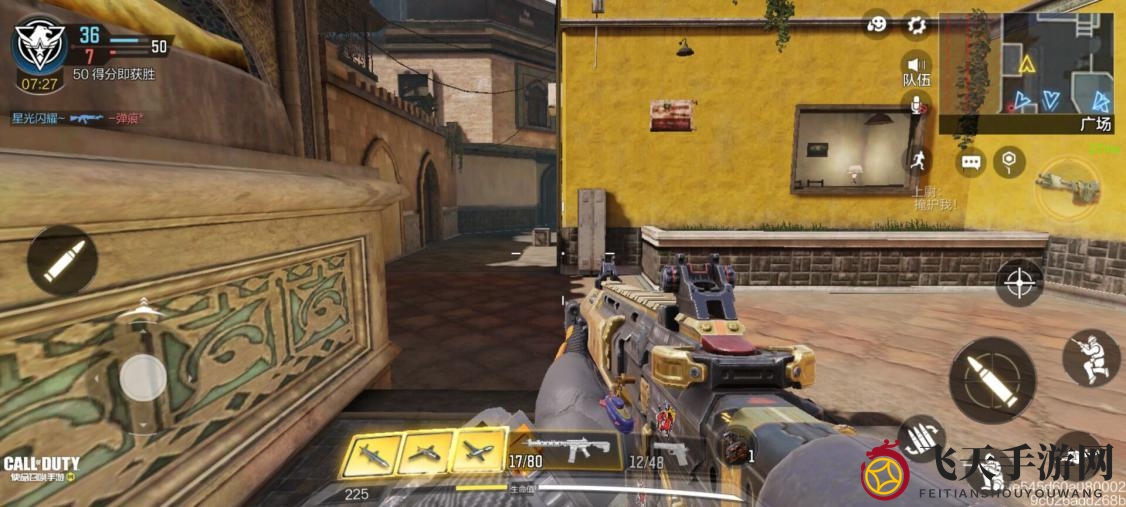Activate the first missile scorestreak
This screenshot has height=507, width=1126.
coord(370,455)
